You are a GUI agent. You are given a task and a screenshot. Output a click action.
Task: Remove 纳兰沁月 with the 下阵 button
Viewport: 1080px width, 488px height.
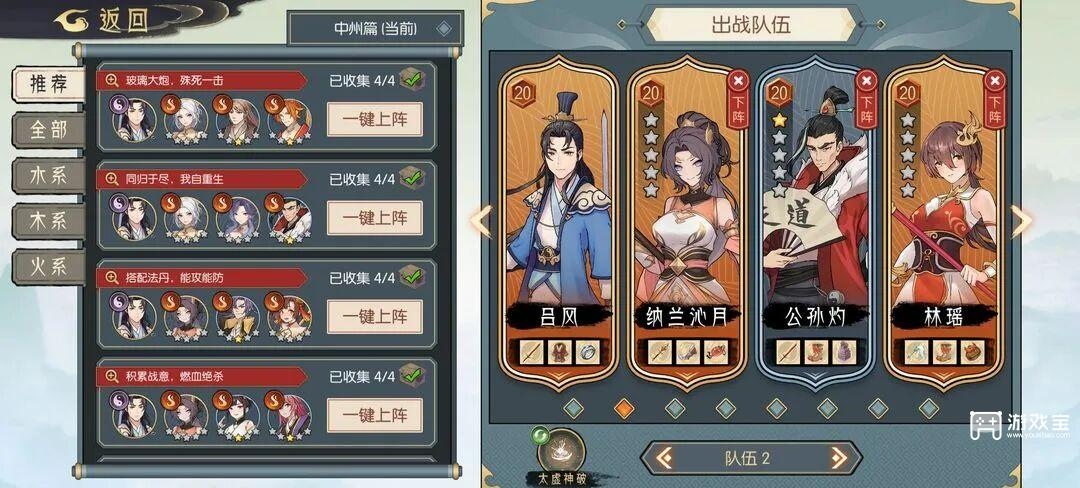point(738,93)
